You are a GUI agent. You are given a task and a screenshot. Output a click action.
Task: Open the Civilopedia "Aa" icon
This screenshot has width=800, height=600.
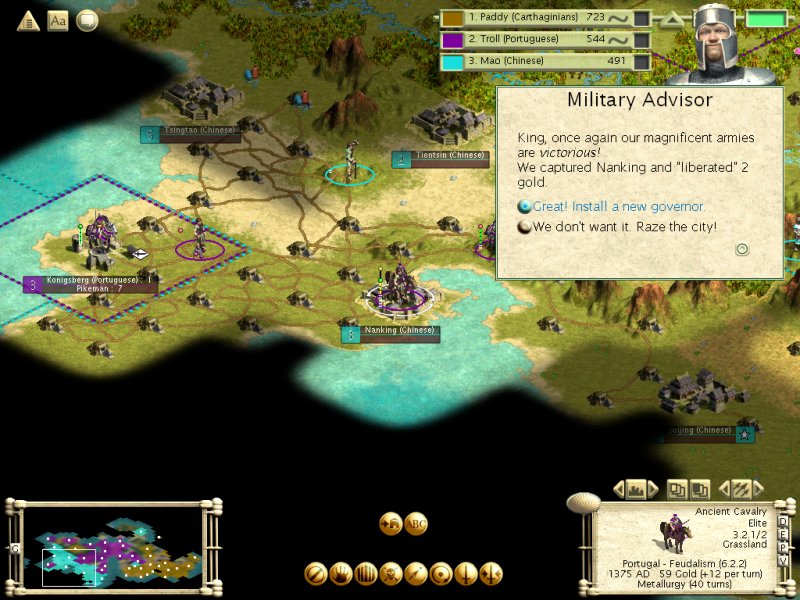[58, 20]
